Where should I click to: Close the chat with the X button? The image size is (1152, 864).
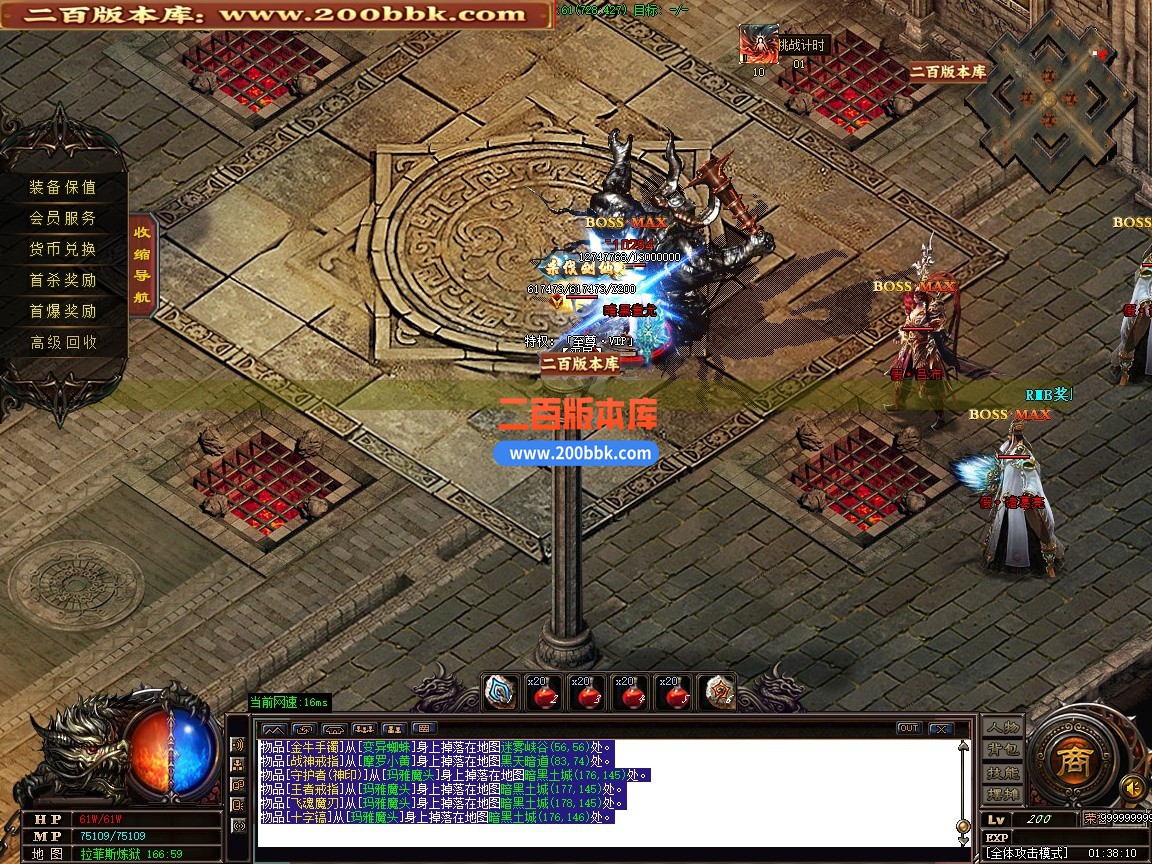[x=940, y=728]
